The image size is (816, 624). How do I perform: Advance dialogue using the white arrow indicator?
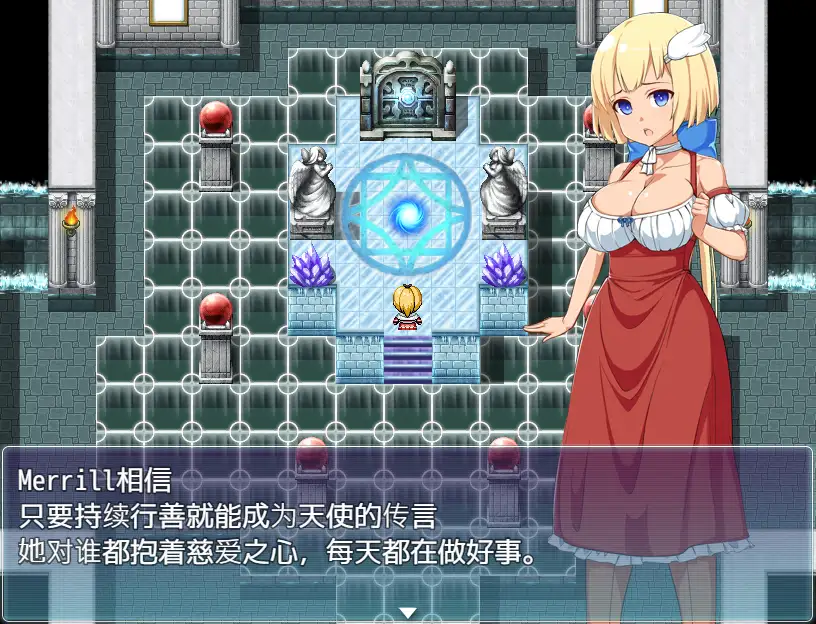[407, 612]
